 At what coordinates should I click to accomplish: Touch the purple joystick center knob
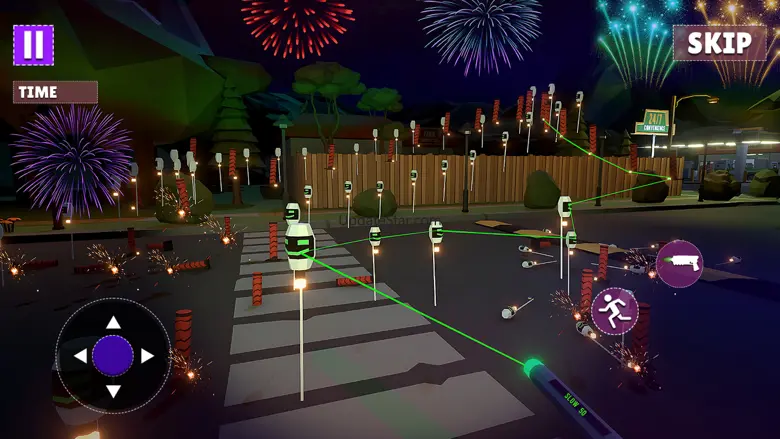pos(113,356)
